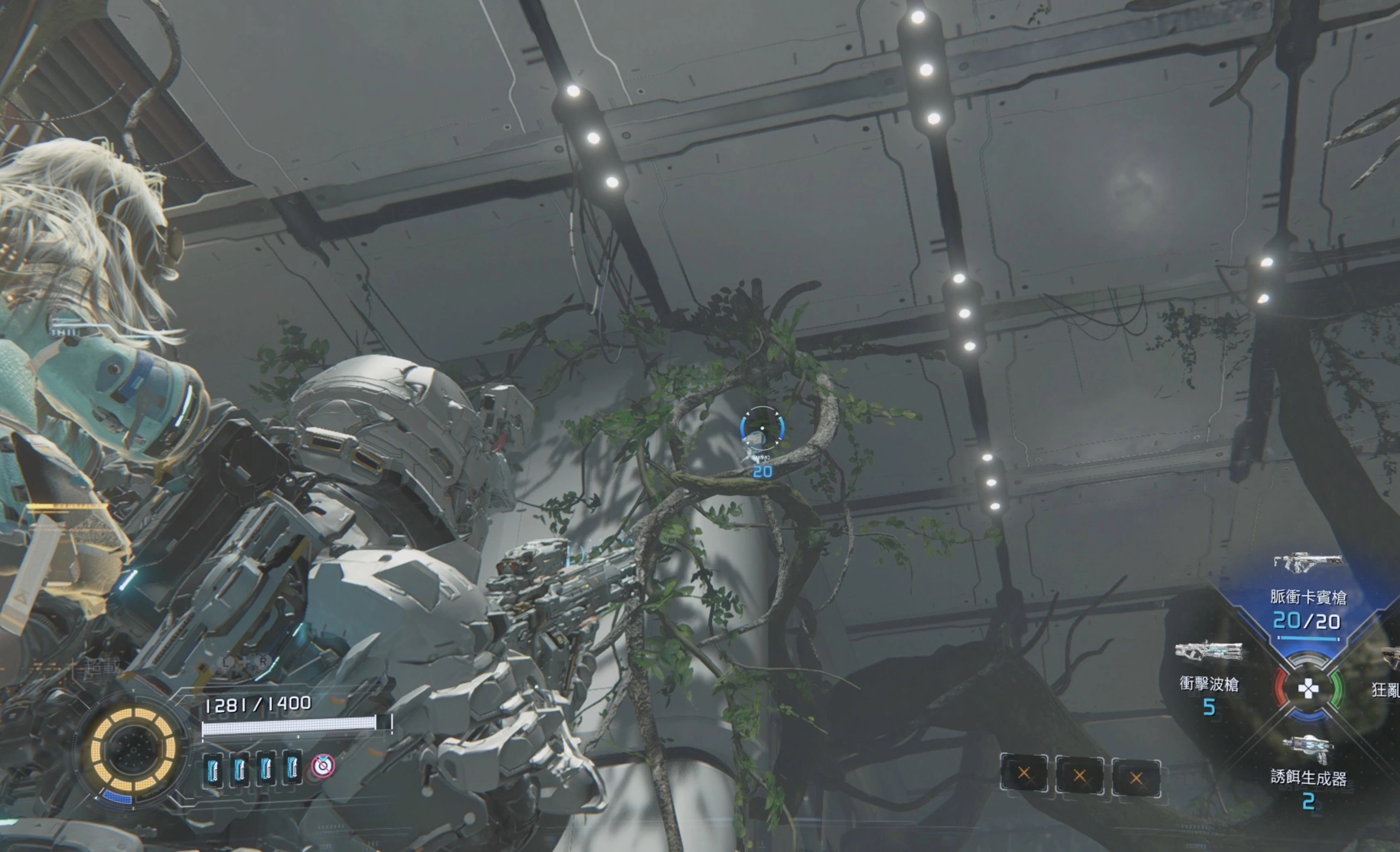This screenshot has height=852, width=1400.
Task: Select the 脈衝卡賓槍 pulse carbine weapon
Action: (x=1308, y=597)
